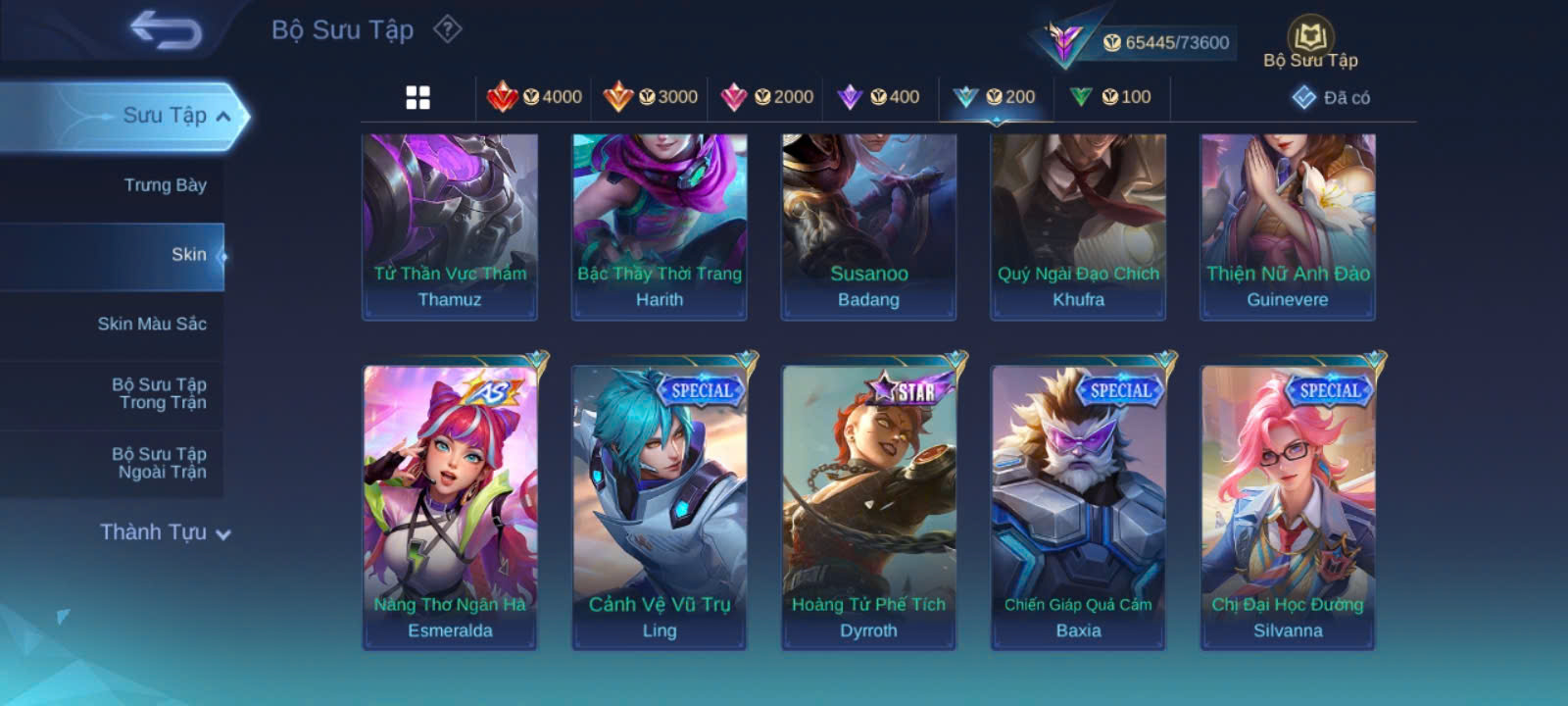1568x706 pixels.
Task: Open Bộ Sưu Tập Trong Trận
Action: click(x=159, y=393)
